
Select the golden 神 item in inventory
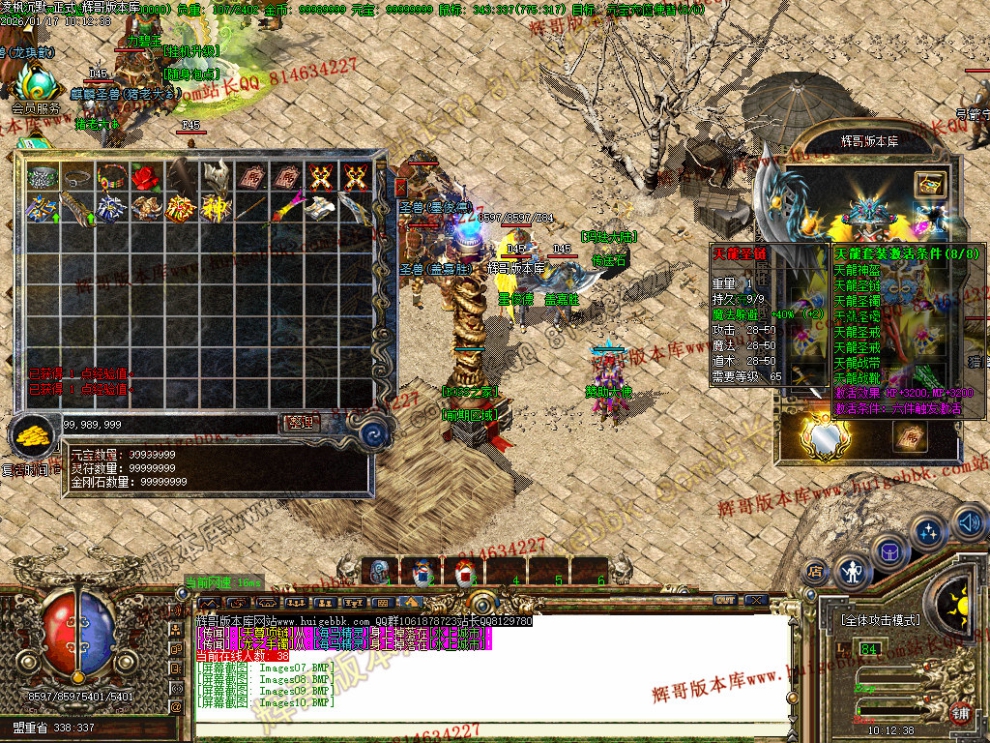pyautogui.click(x=215, y=208)
